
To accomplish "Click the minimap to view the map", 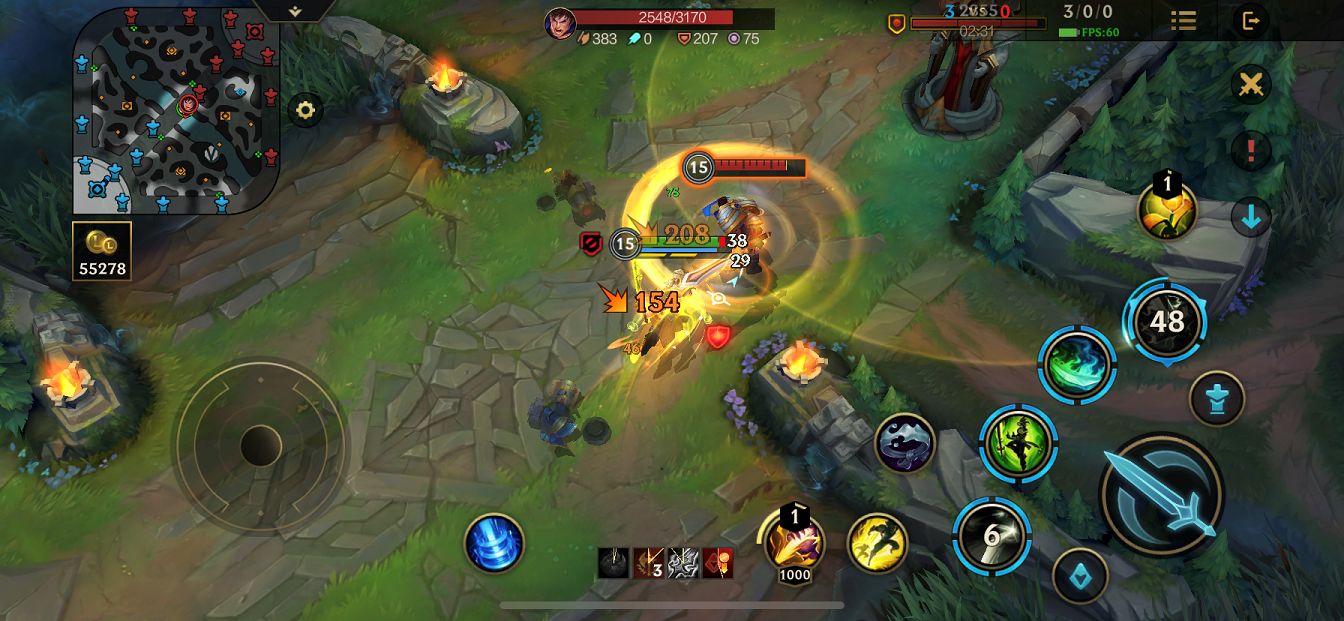I will 176,110.
